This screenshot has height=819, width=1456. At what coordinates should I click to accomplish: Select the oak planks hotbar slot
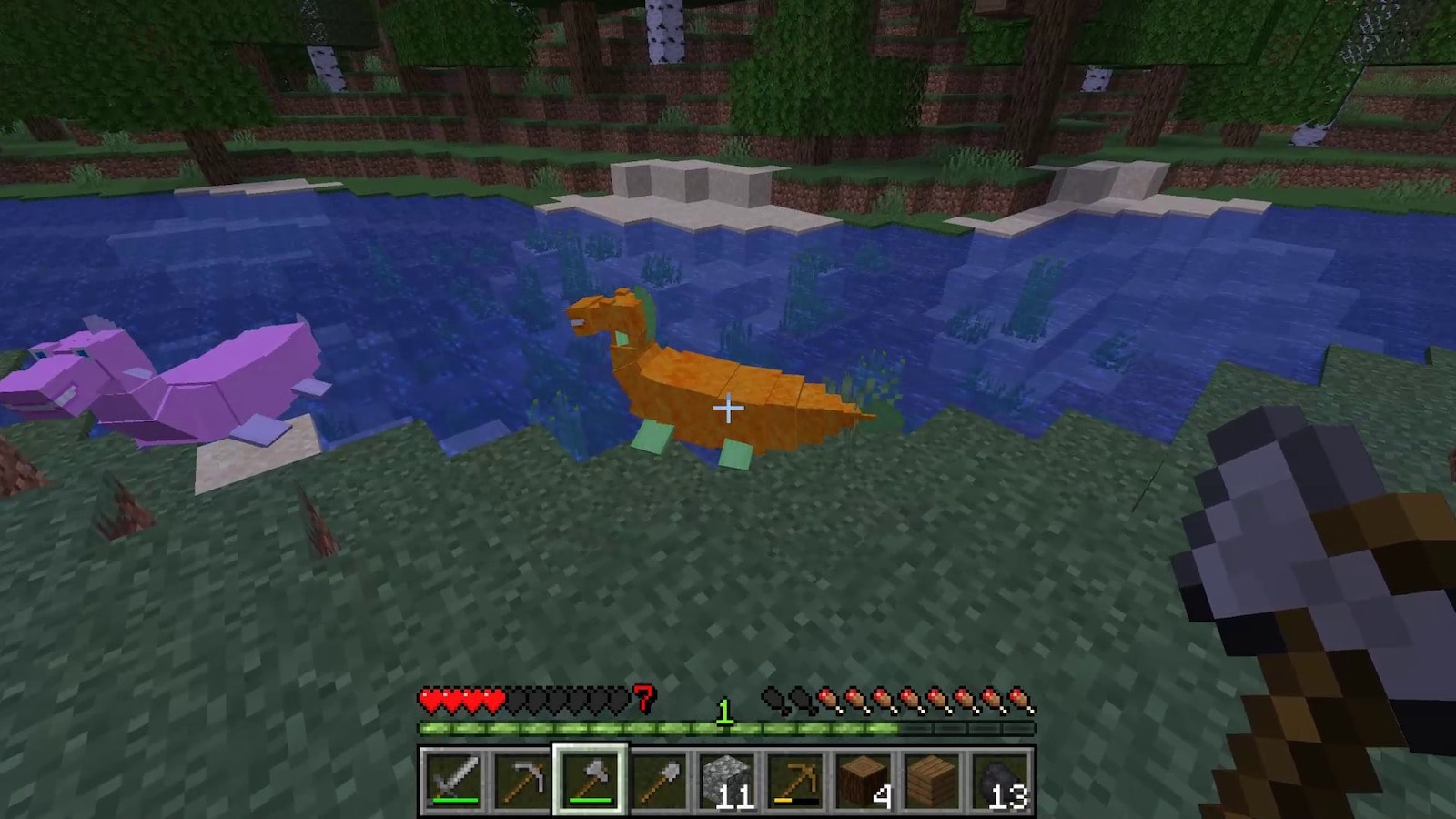point(931,780)
